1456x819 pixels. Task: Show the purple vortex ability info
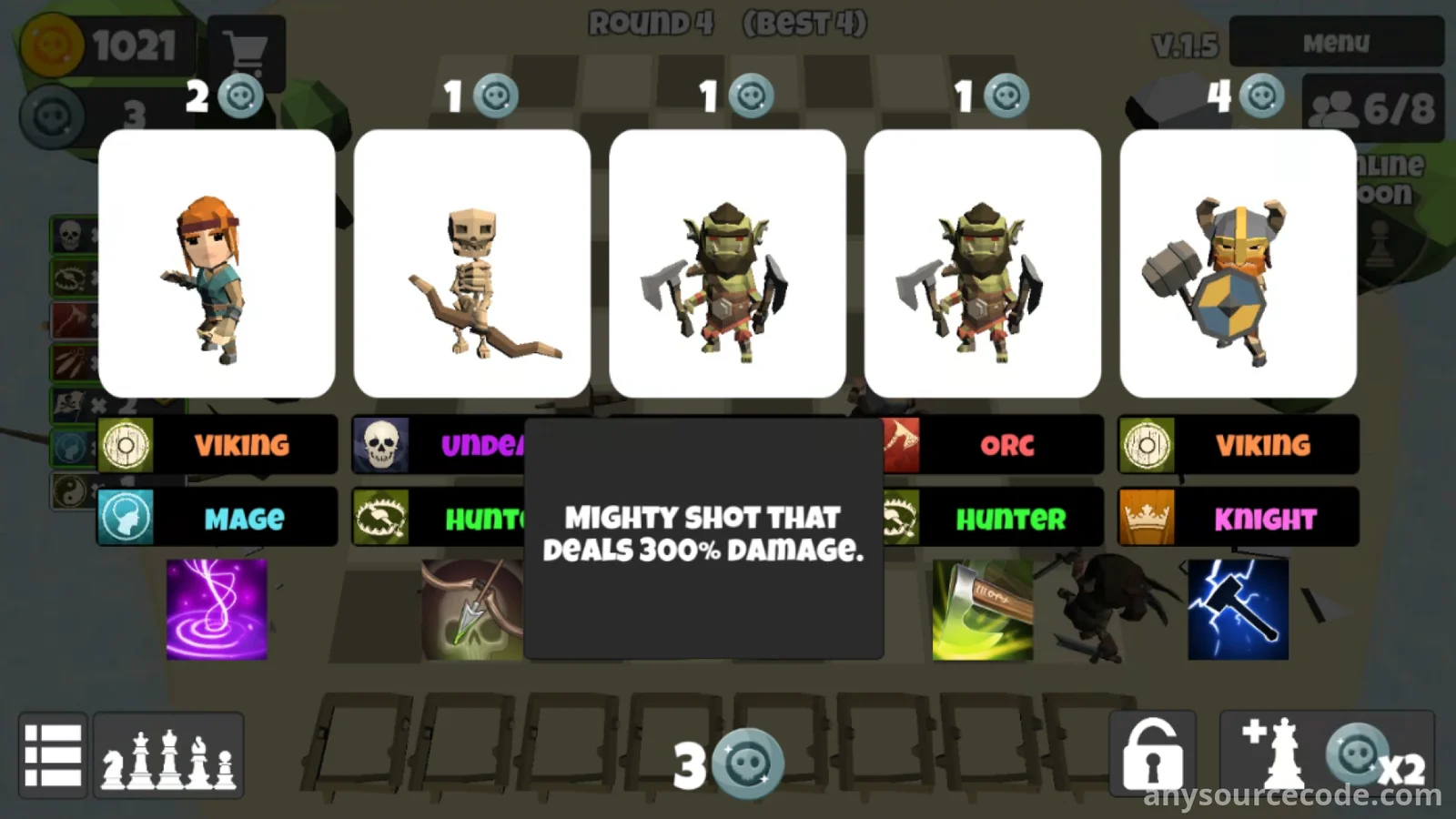(x=217, y=609)
